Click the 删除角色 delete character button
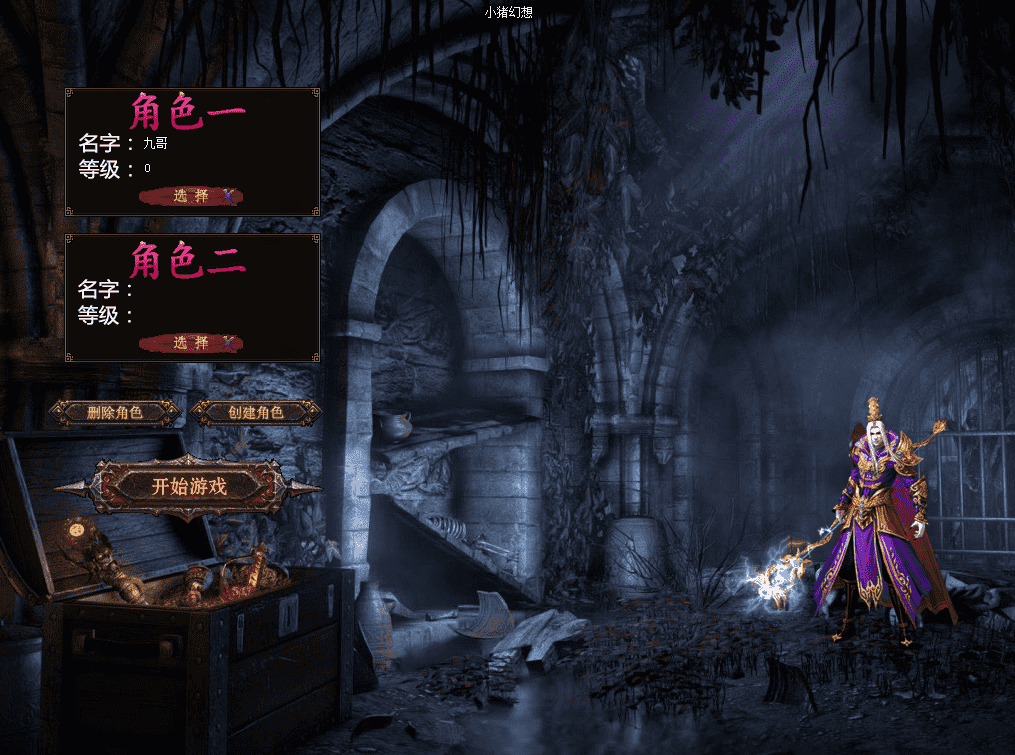Viewport: 1015px width, 755px height. pyautogui.click(x=115, y=412)
